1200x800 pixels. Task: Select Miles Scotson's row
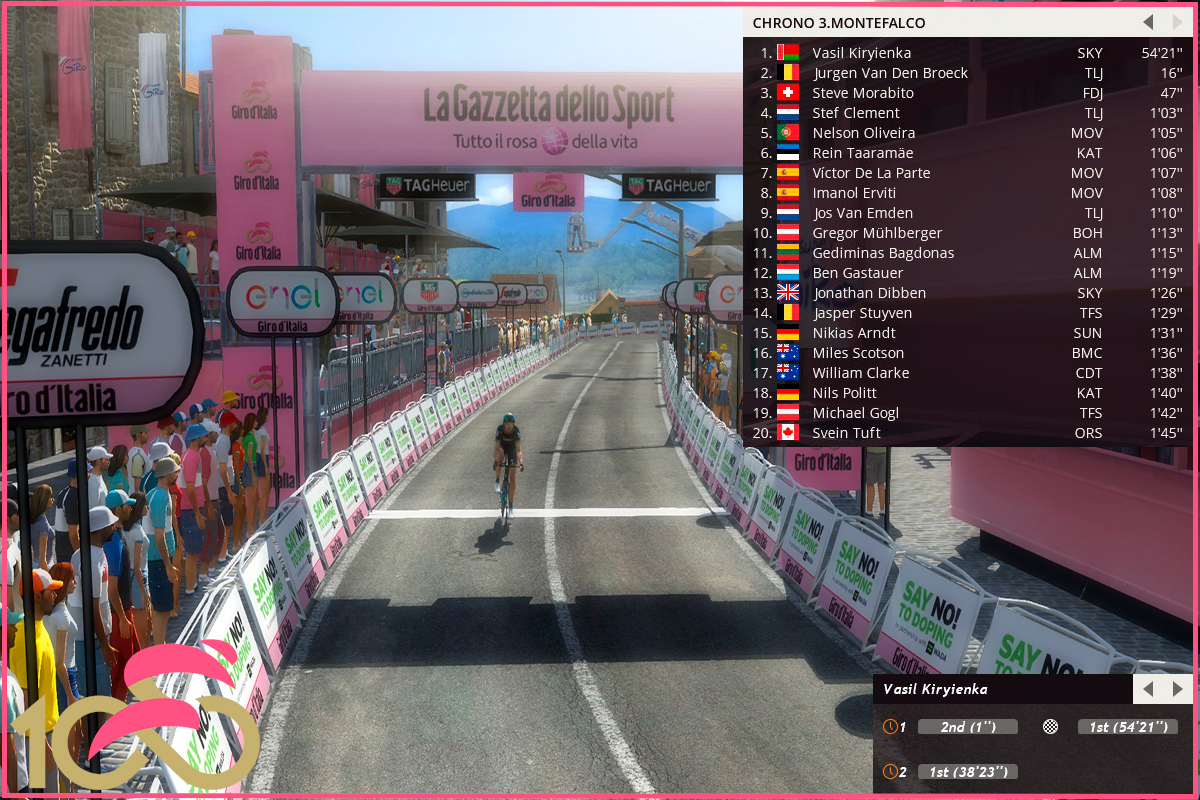click(858, 353)
